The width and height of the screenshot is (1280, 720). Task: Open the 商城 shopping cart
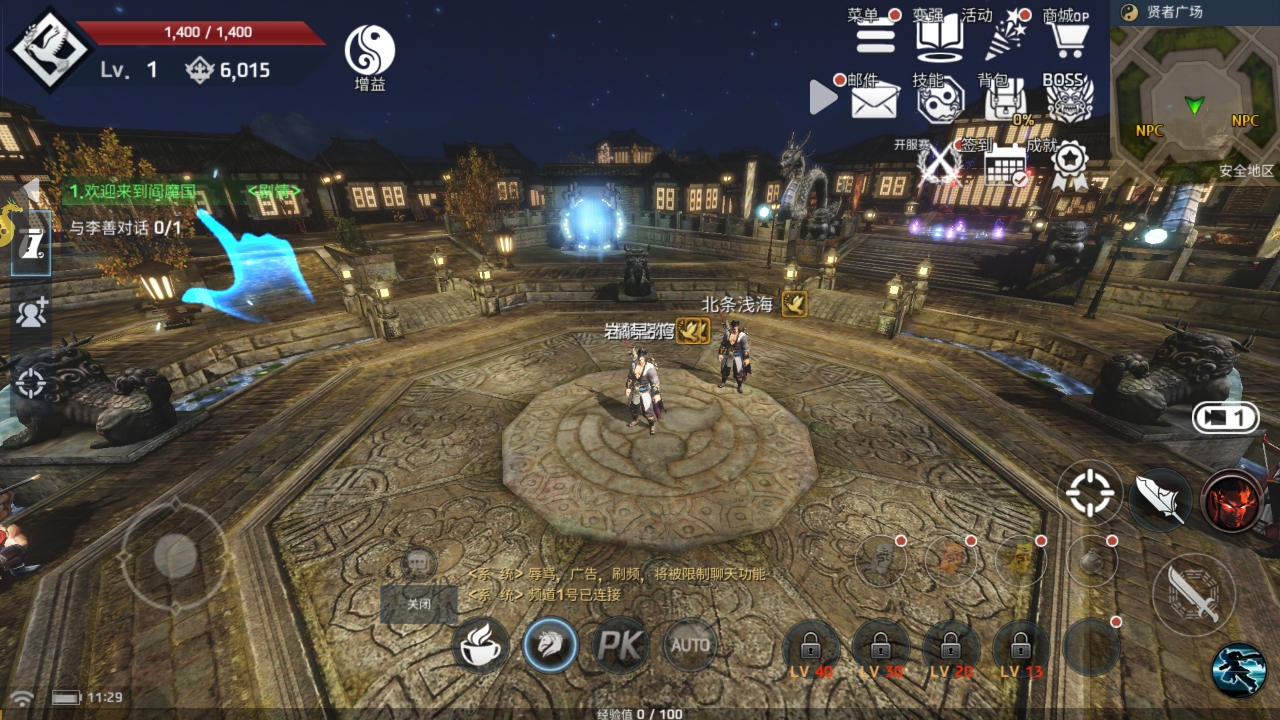[1069, 37]
